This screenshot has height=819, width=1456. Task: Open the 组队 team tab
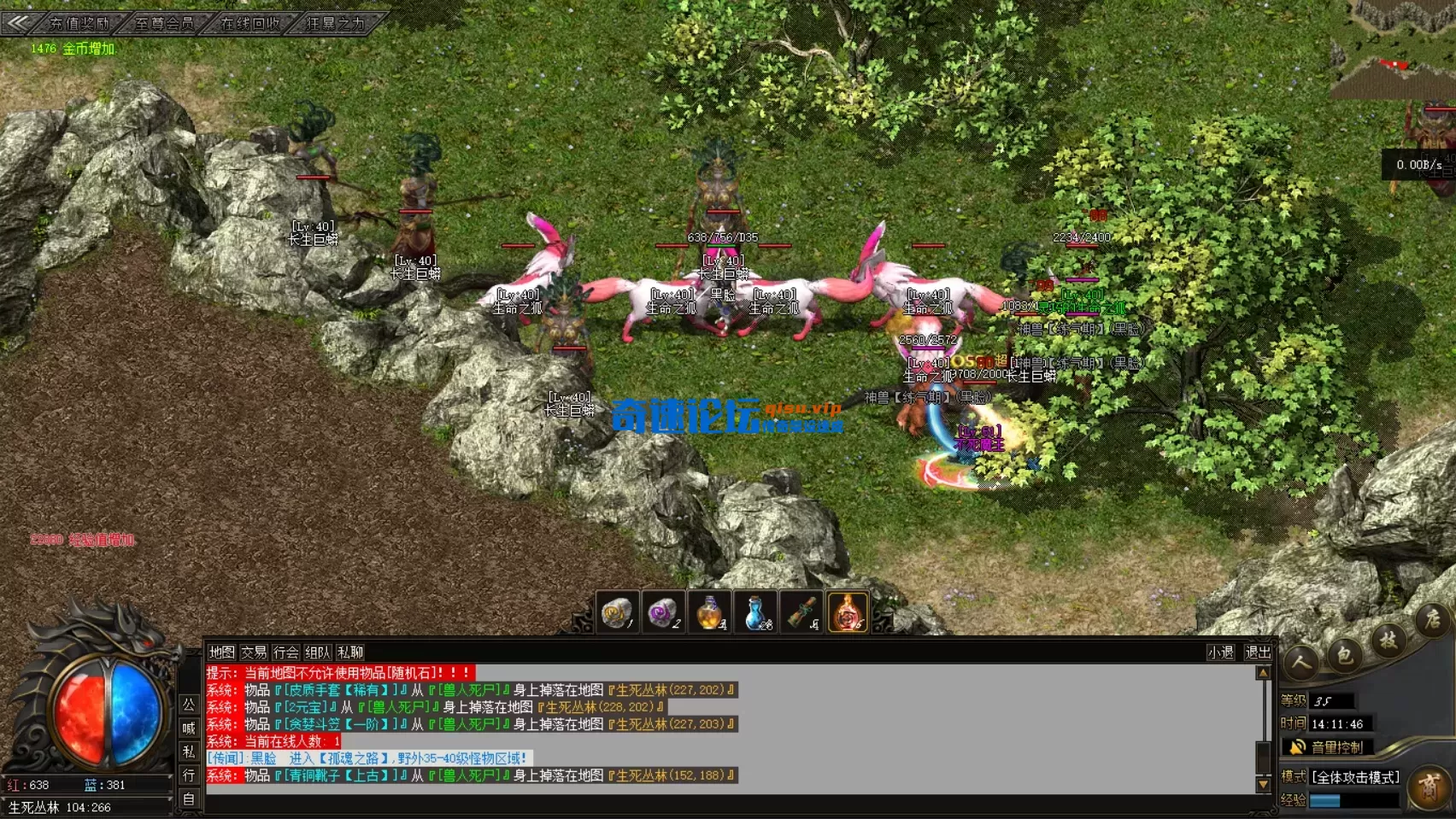tap(318, 652)
